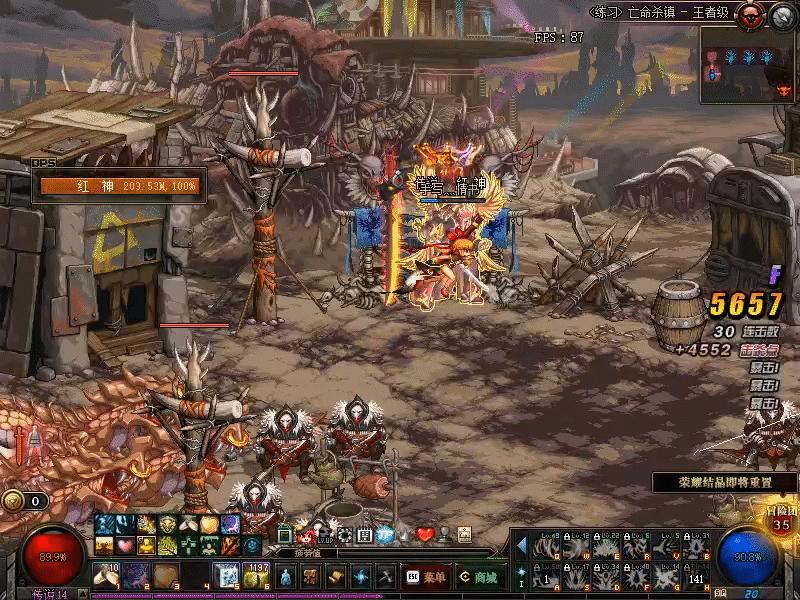Click the blue arrow to expand skill bar

(521, 545)
